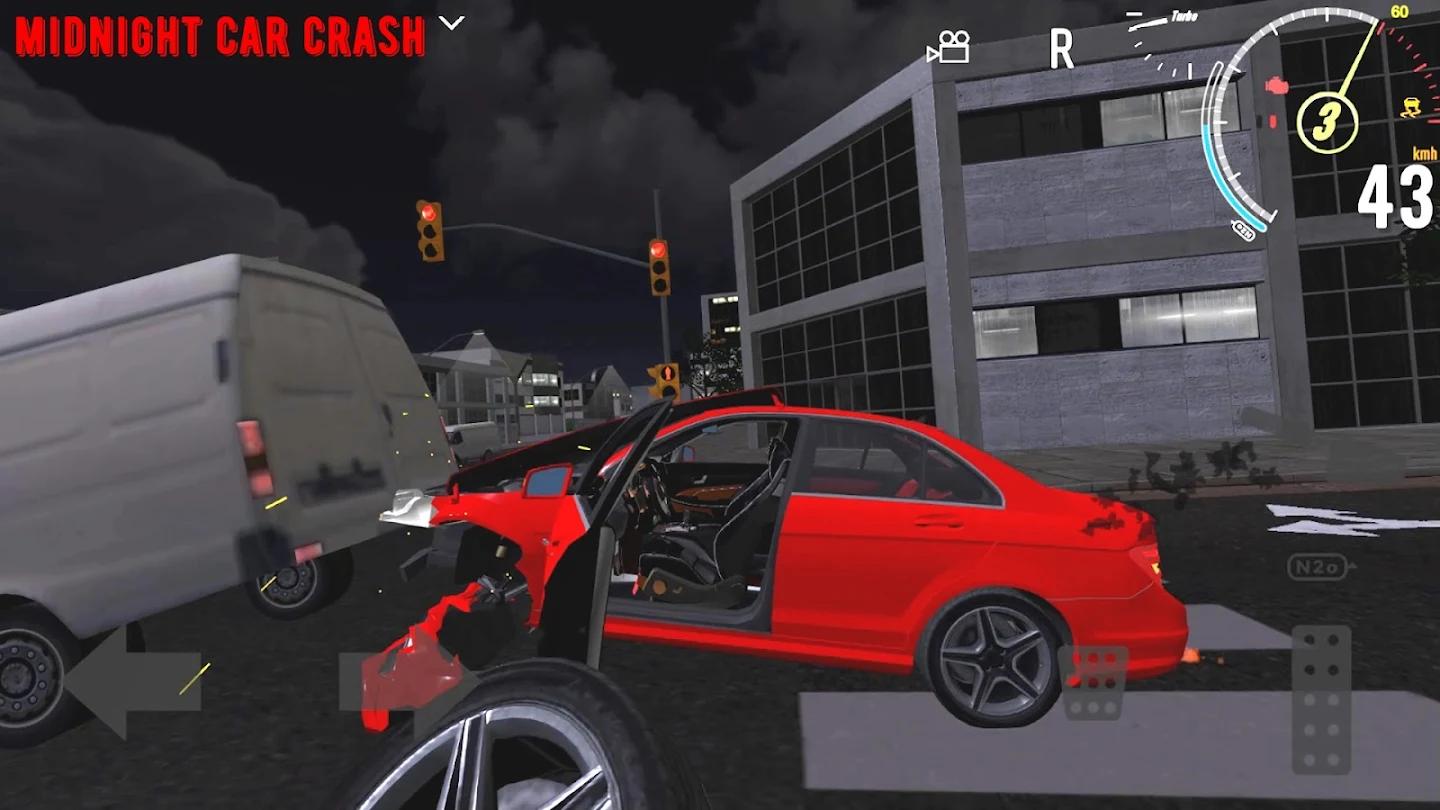The width and height of the screenshot is (1440, 810).
Task: Activate the N2O nitro boost
Action: pyautogui.click(x=1316, y=567)
